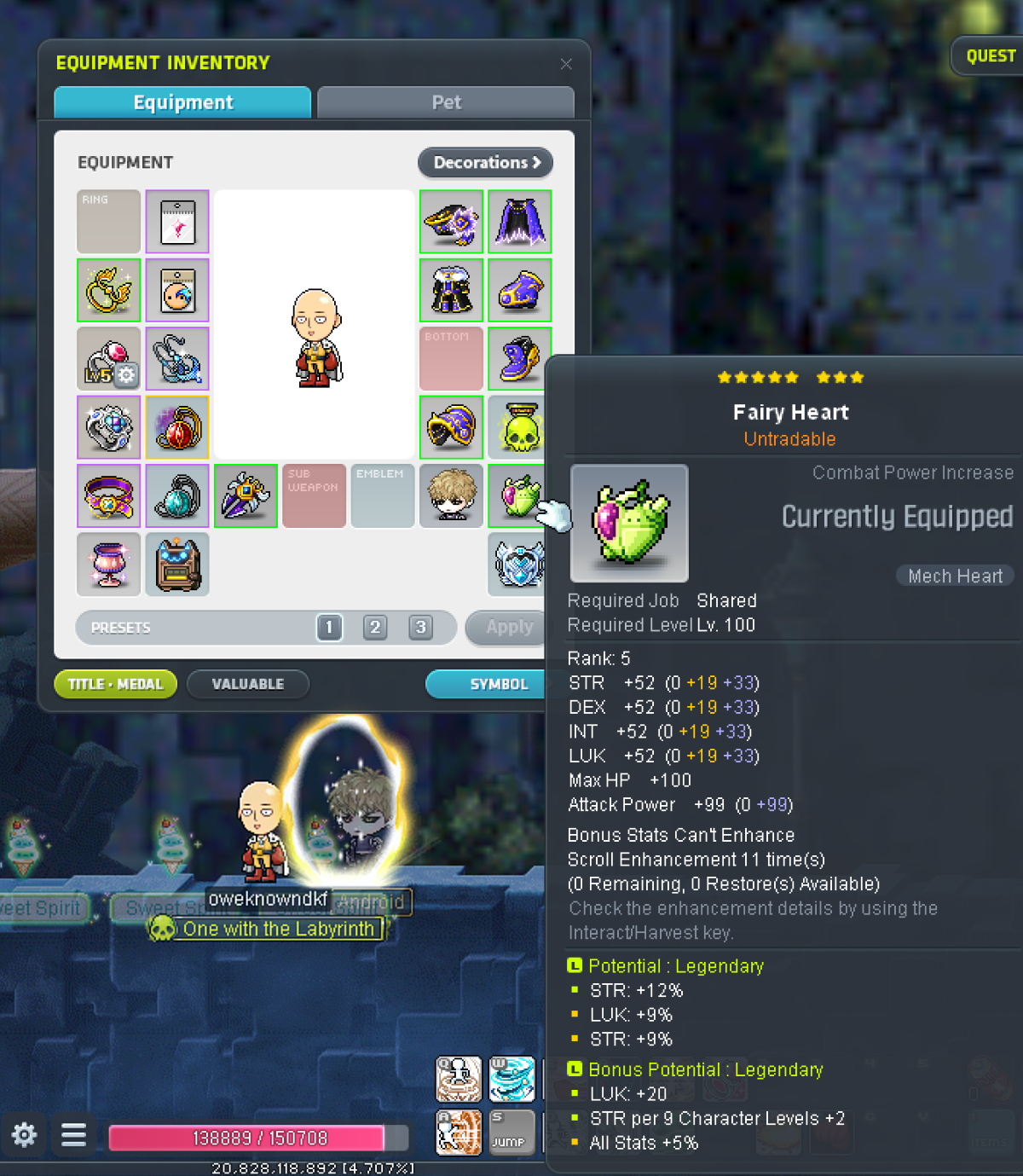Select the winged weapon slot
This screenshot has height=1176, width=1023.
coord(246,495)
